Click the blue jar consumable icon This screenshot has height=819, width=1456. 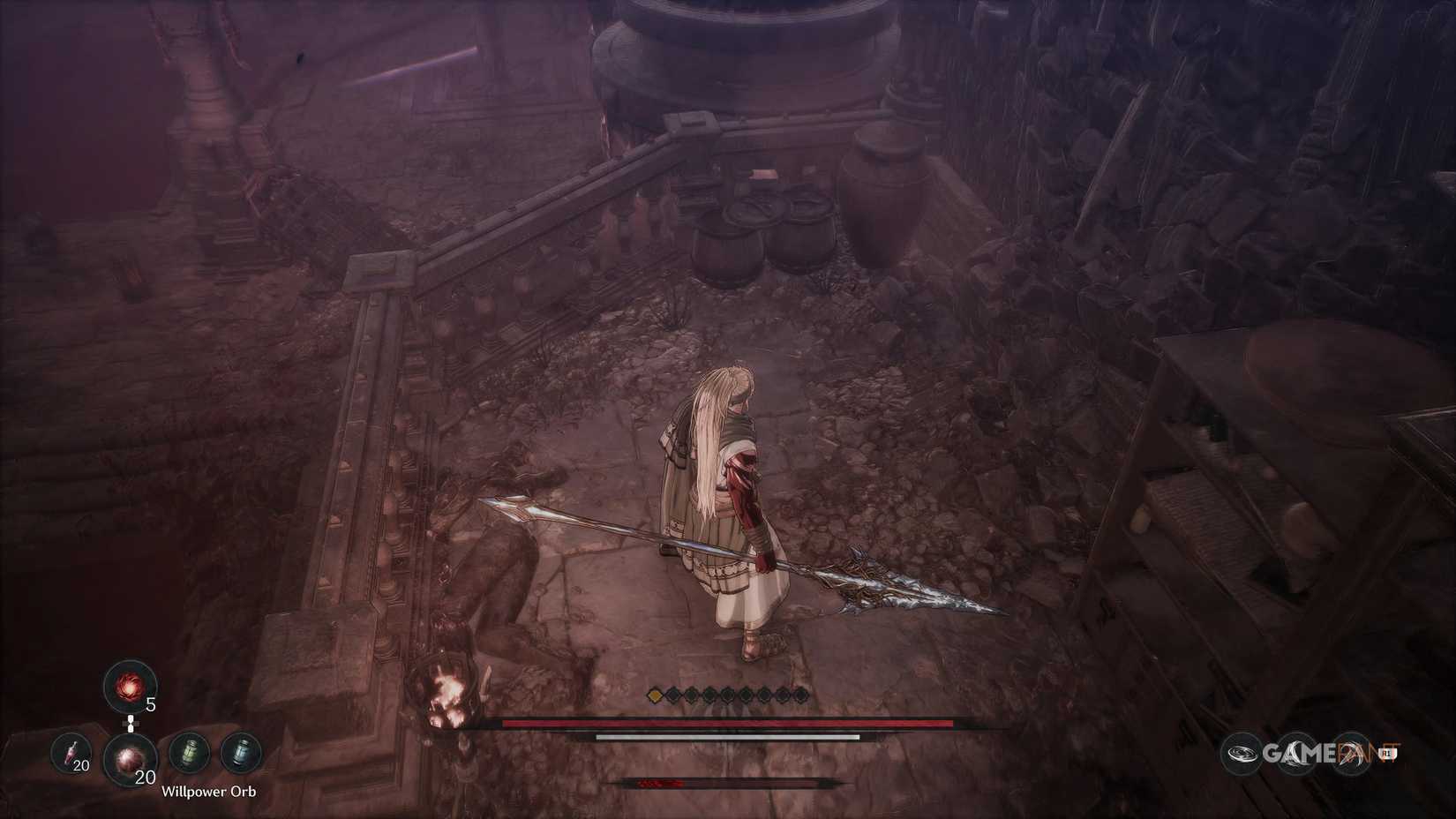241,753
